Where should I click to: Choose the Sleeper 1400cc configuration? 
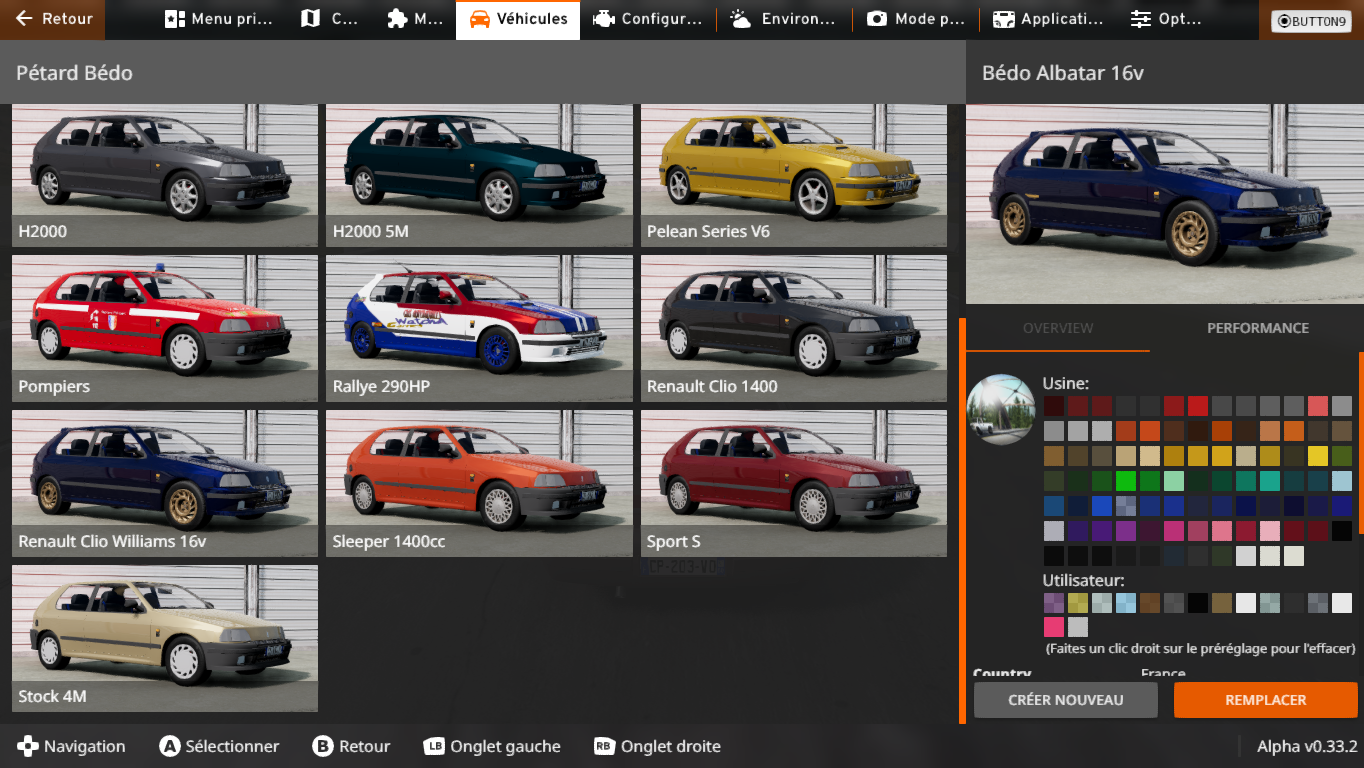tap(479, 484)
